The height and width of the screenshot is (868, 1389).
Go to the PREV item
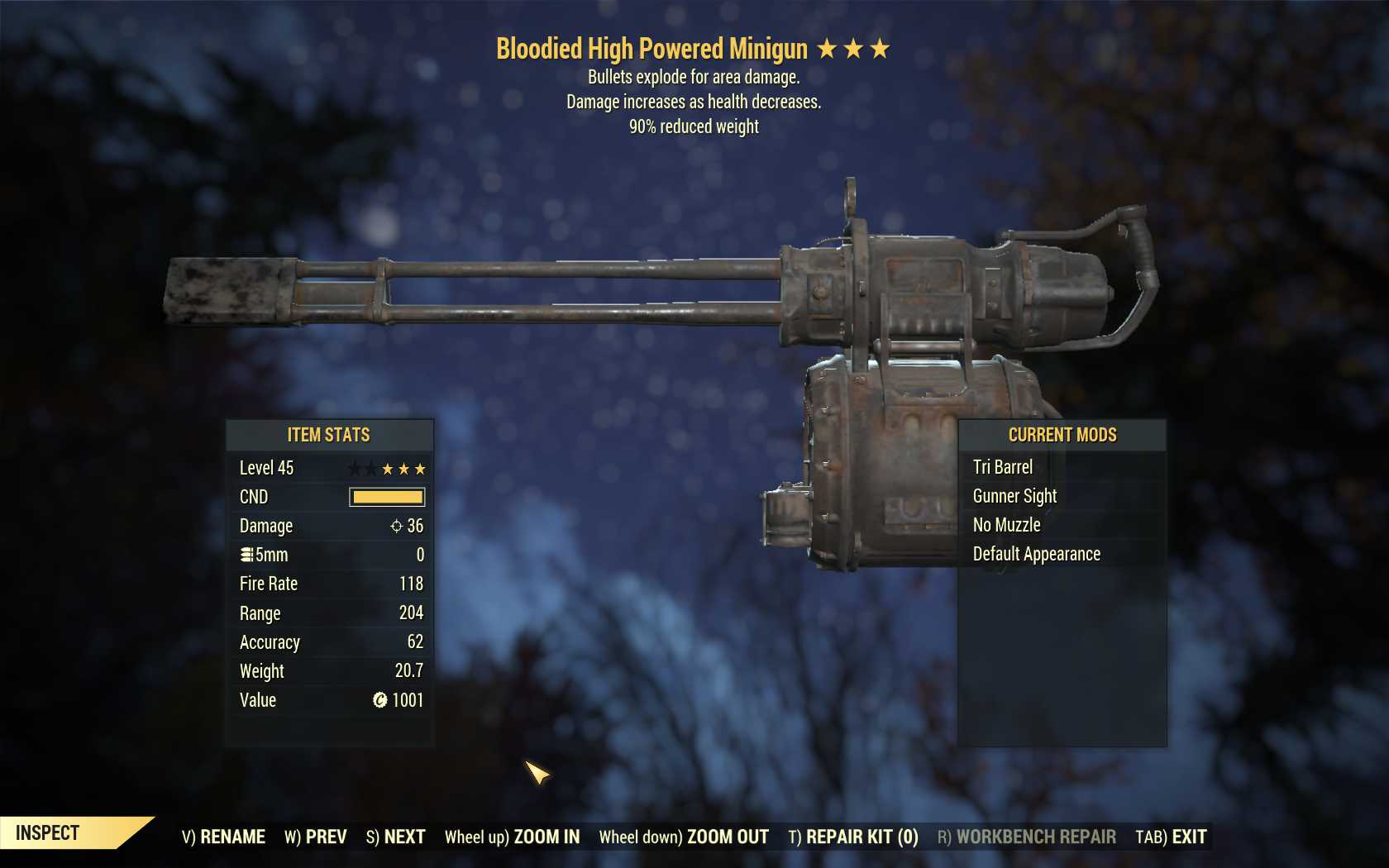coord(316,837)
